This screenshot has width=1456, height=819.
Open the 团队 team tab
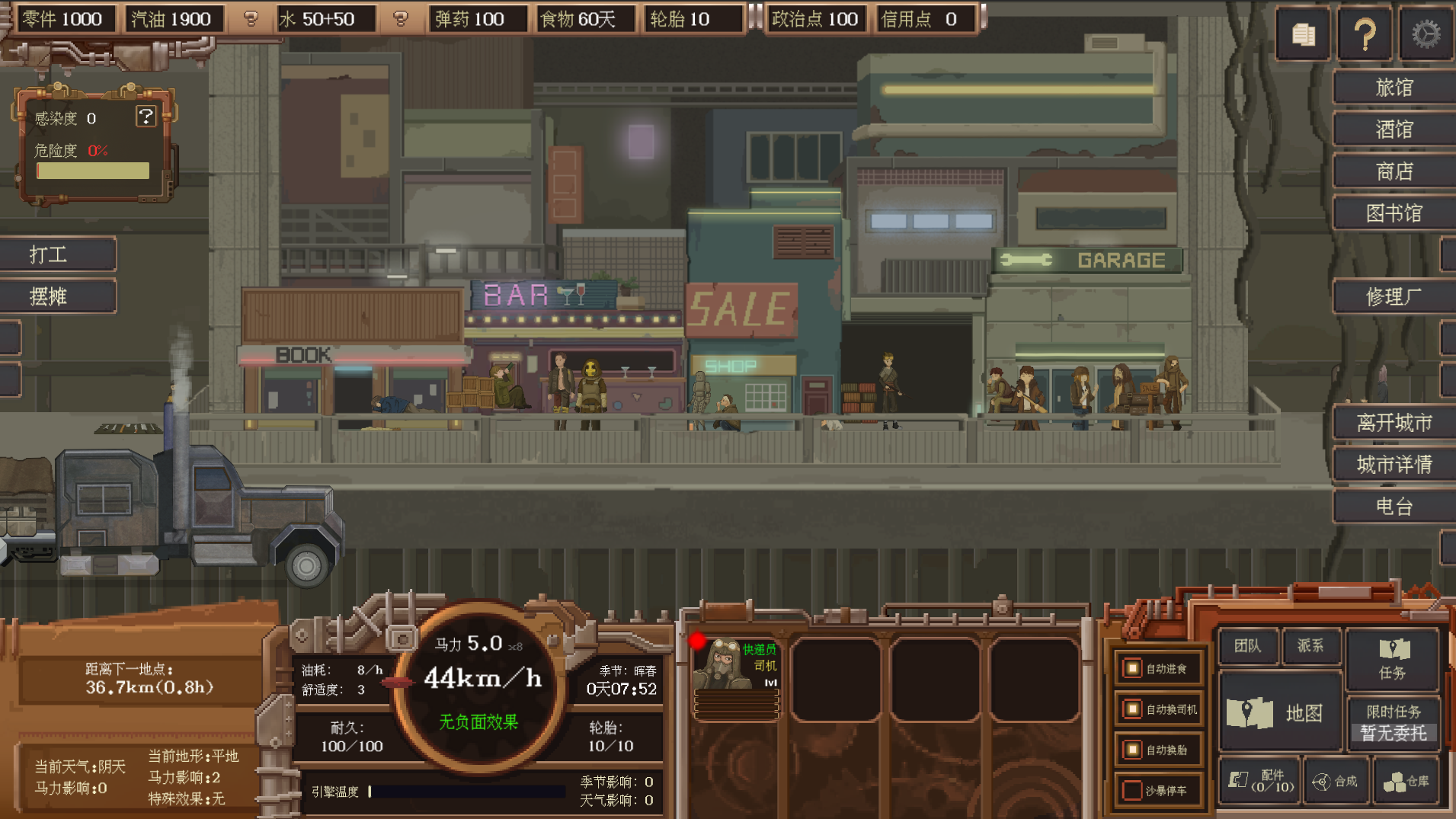[x=1250, y=646]
